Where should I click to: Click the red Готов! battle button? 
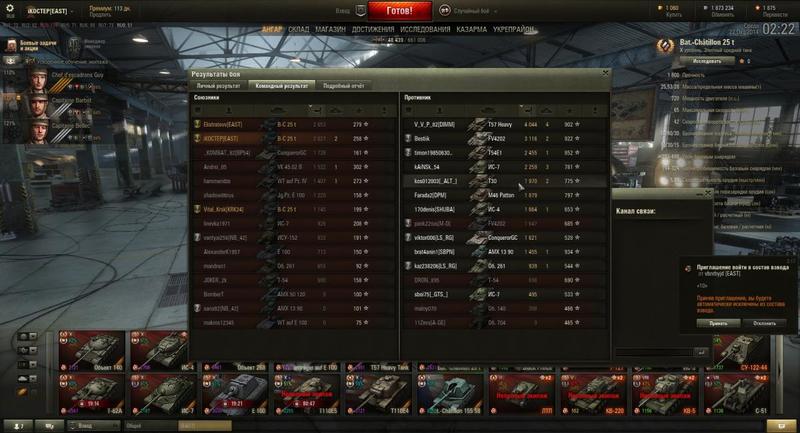[399, 11]
